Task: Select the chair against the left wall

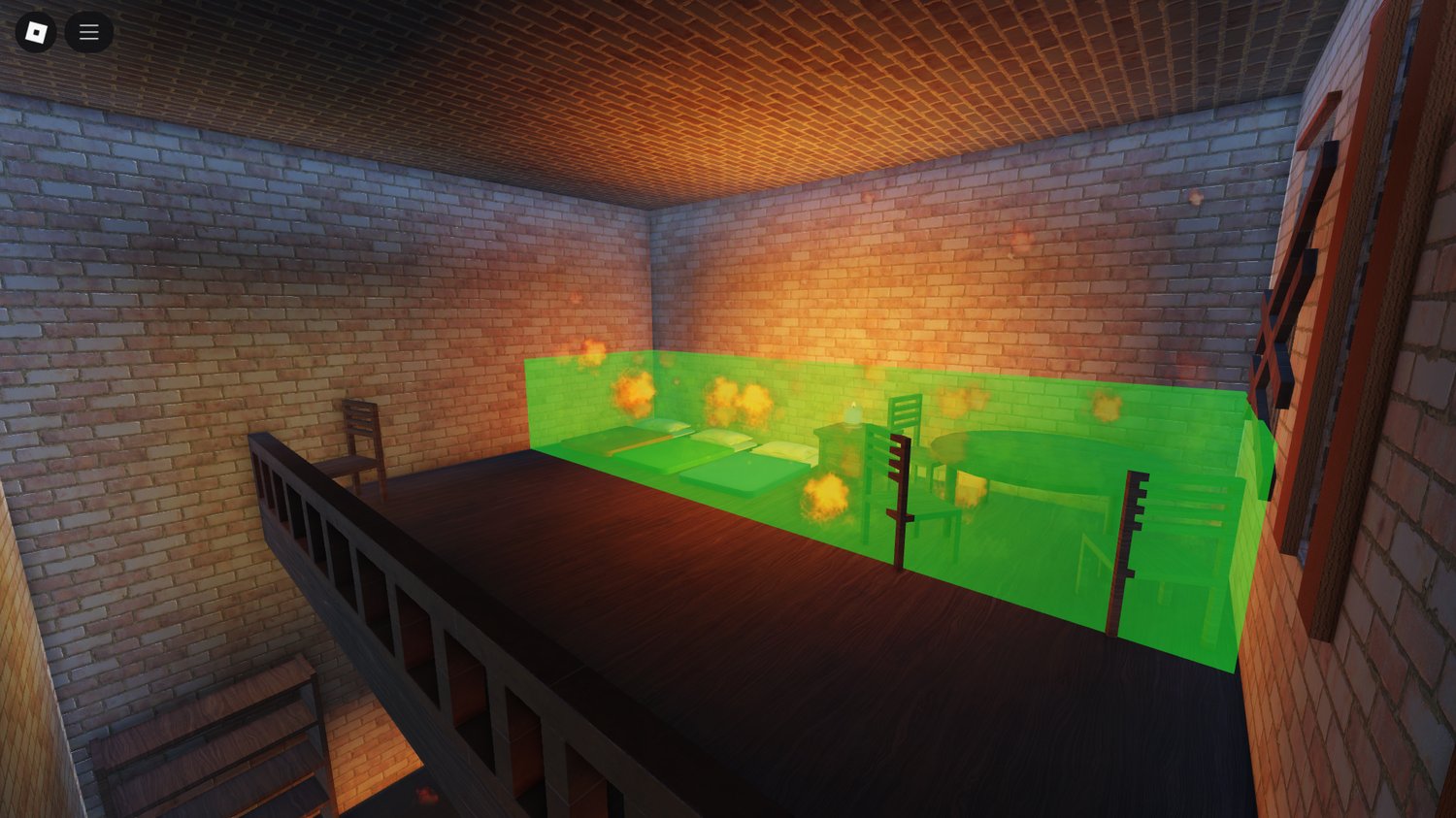Action: pos(361,437)
